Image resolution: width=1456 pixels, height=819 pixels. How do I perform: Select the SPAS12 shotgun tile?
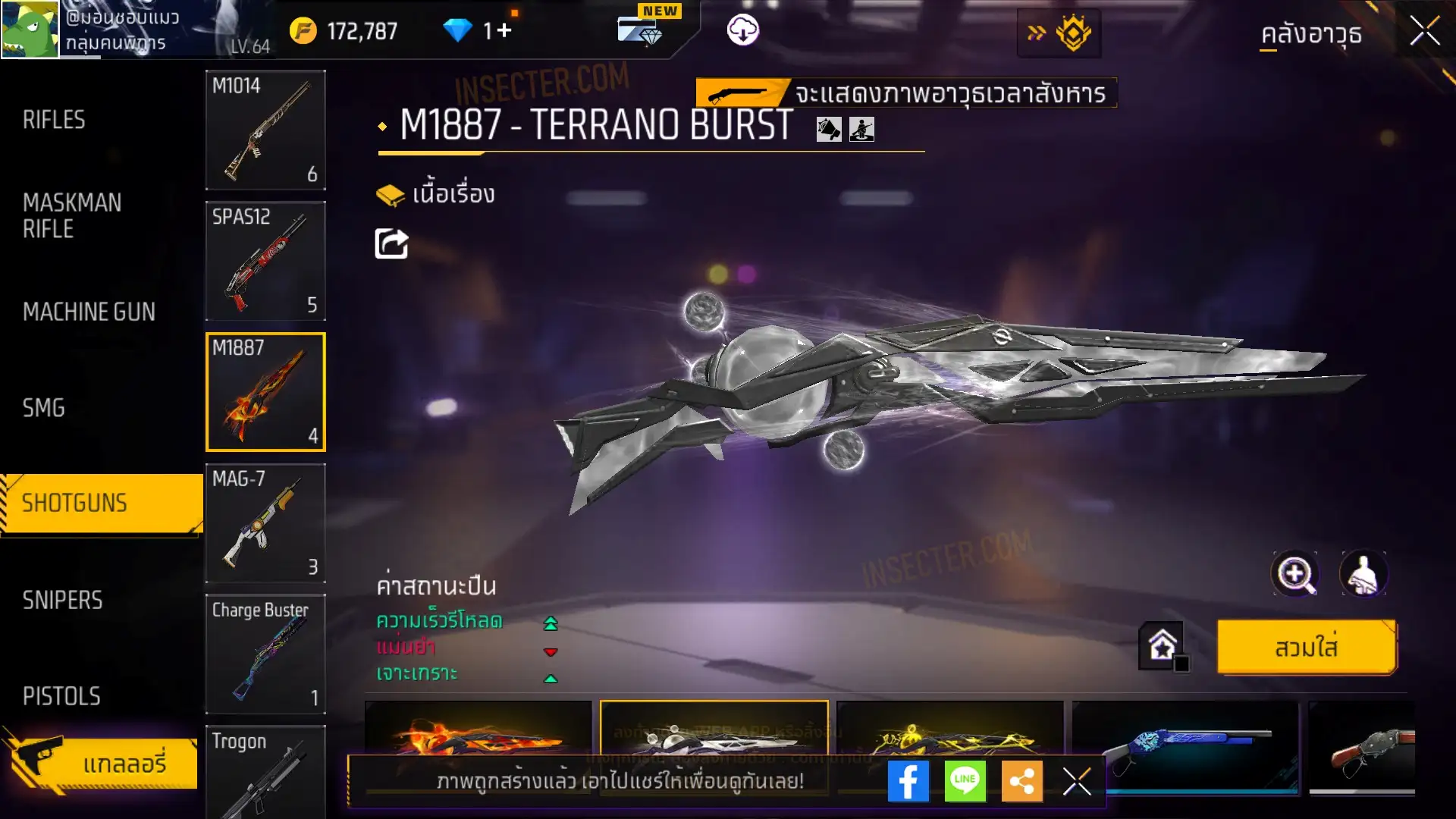click(265, 261)
